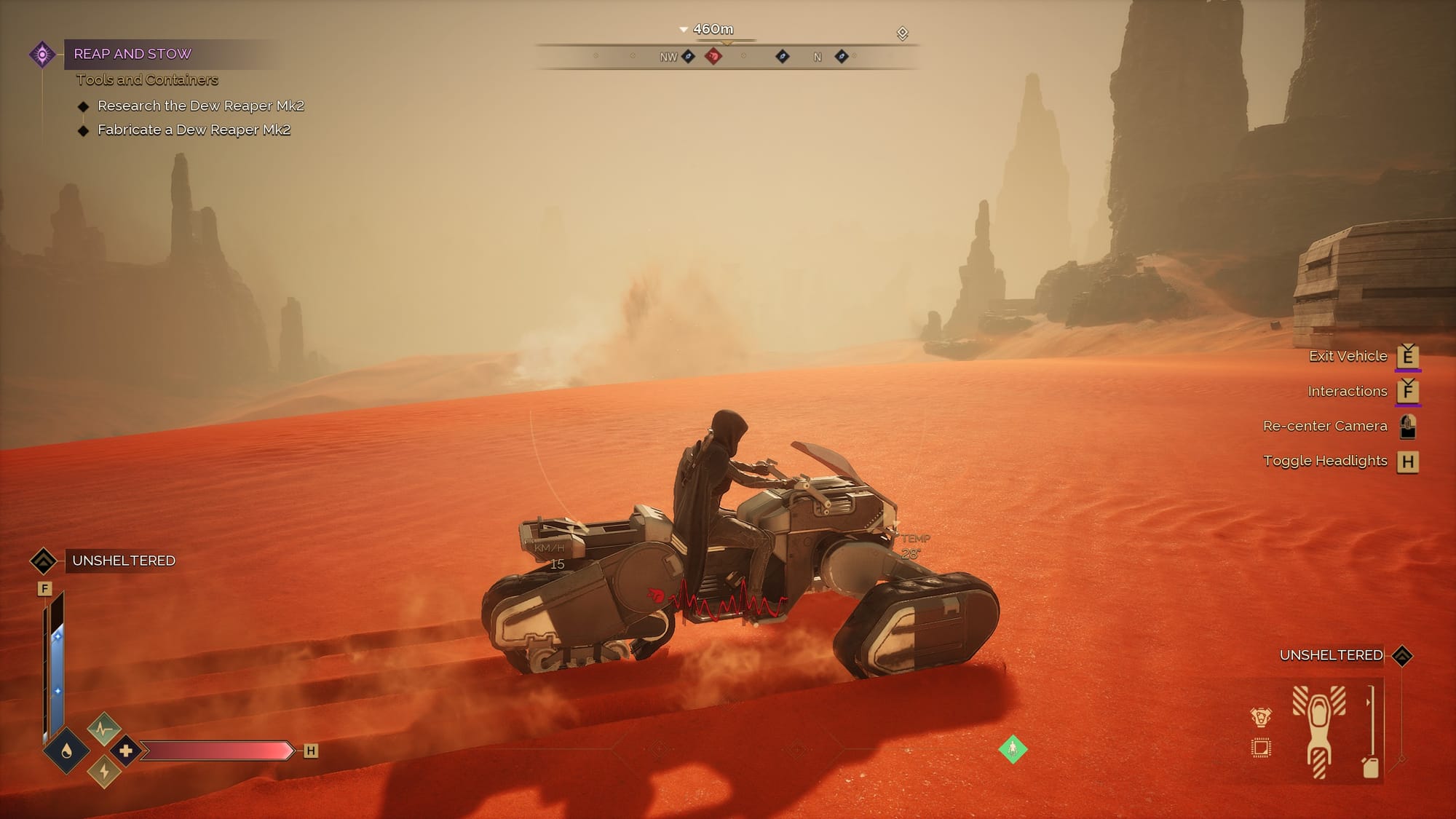Click the vehicle engine status icon
Viewport: 1456px width, 819px height.
coord(1261,717)
